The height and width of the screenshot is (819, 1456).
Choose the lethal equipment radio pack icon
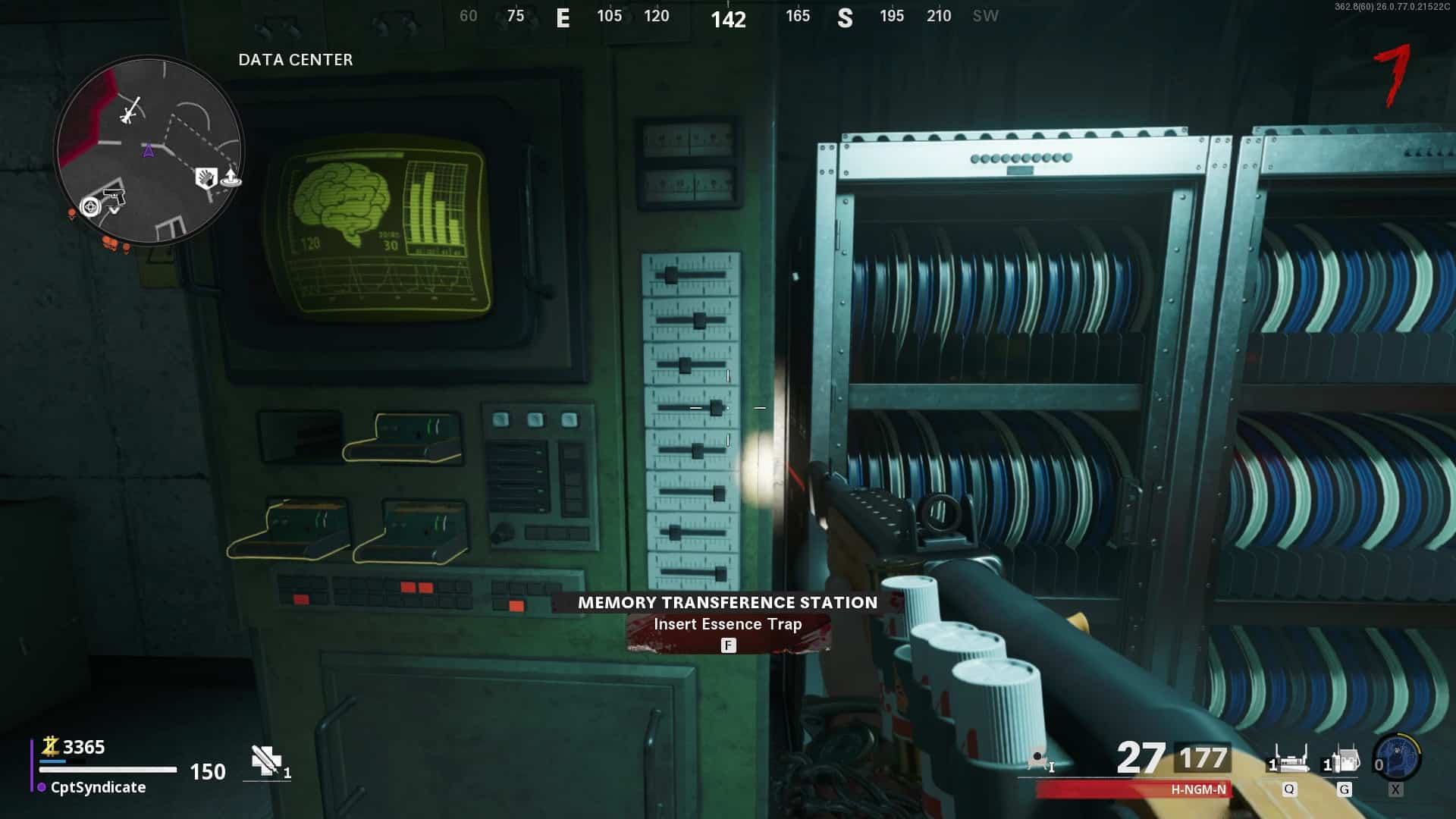[x=1344, y=760]
